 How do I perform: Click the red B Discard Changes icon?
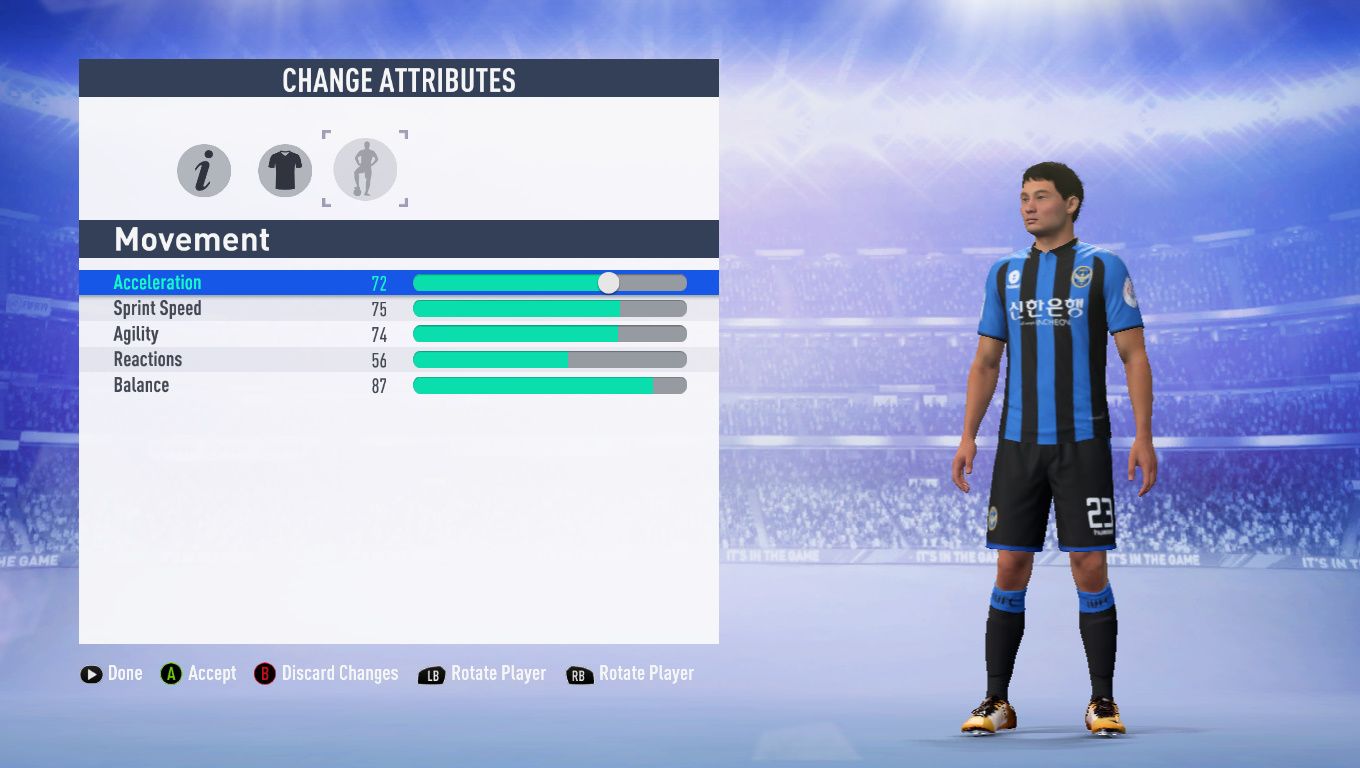coord(263,673)
